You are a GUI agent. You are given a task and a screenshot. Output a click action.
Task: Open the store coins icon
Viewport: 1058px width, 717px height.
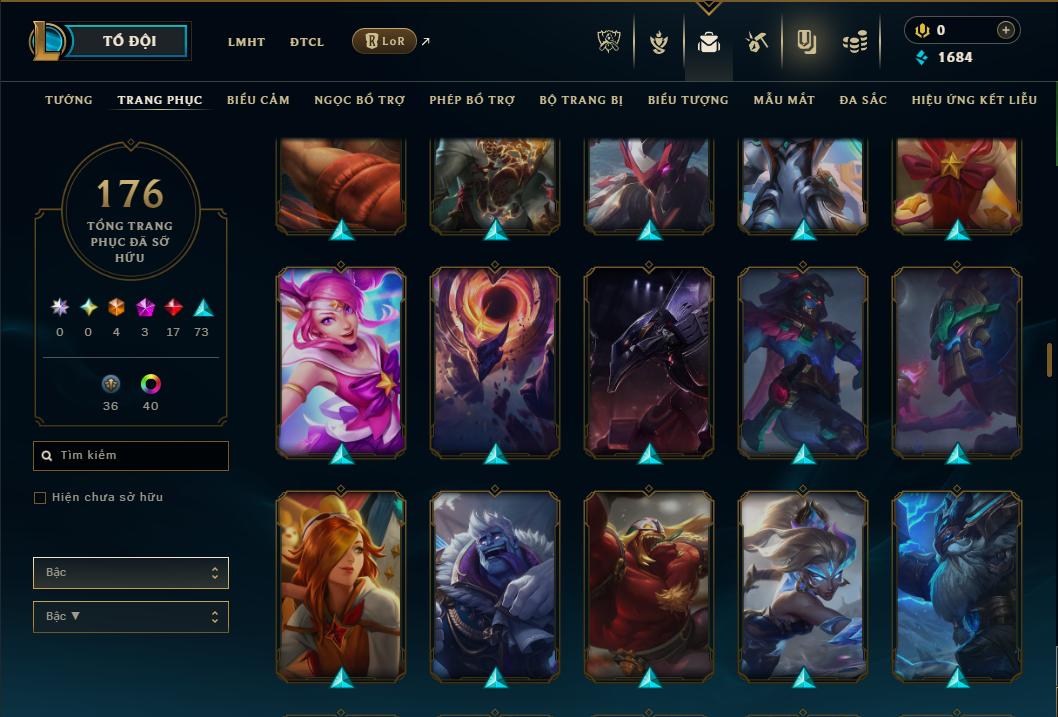tap(854, 42)
